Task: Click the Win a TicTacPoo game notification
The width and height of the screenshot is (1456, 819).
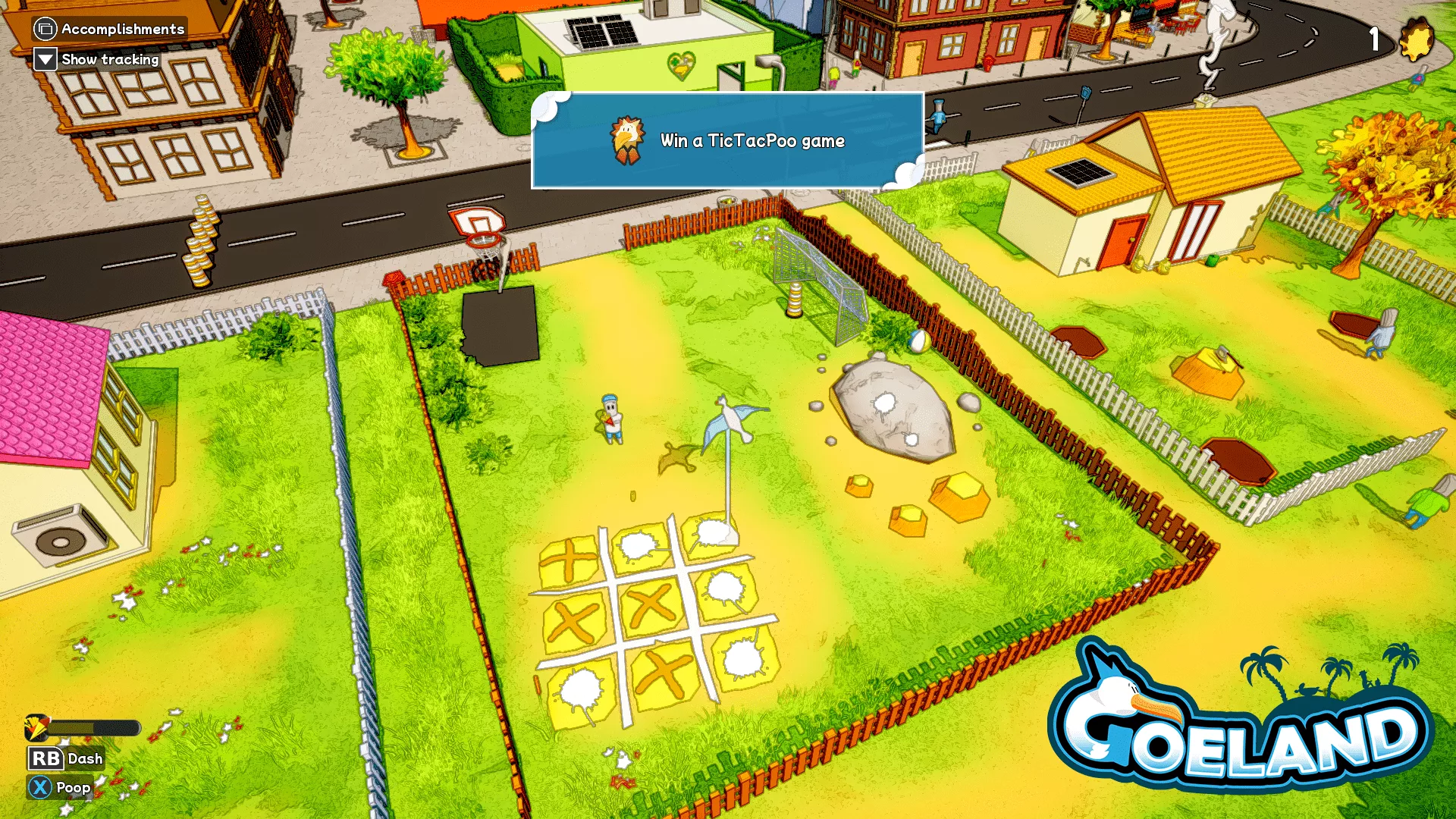Action: (727, 141)
